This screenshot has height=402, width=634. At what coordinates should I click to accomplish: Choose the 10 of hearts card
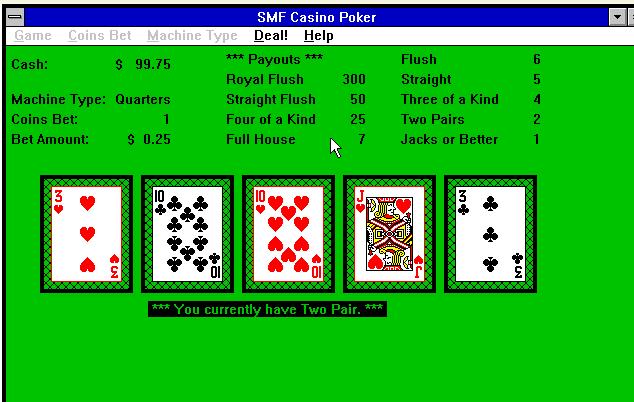point(288,234)
